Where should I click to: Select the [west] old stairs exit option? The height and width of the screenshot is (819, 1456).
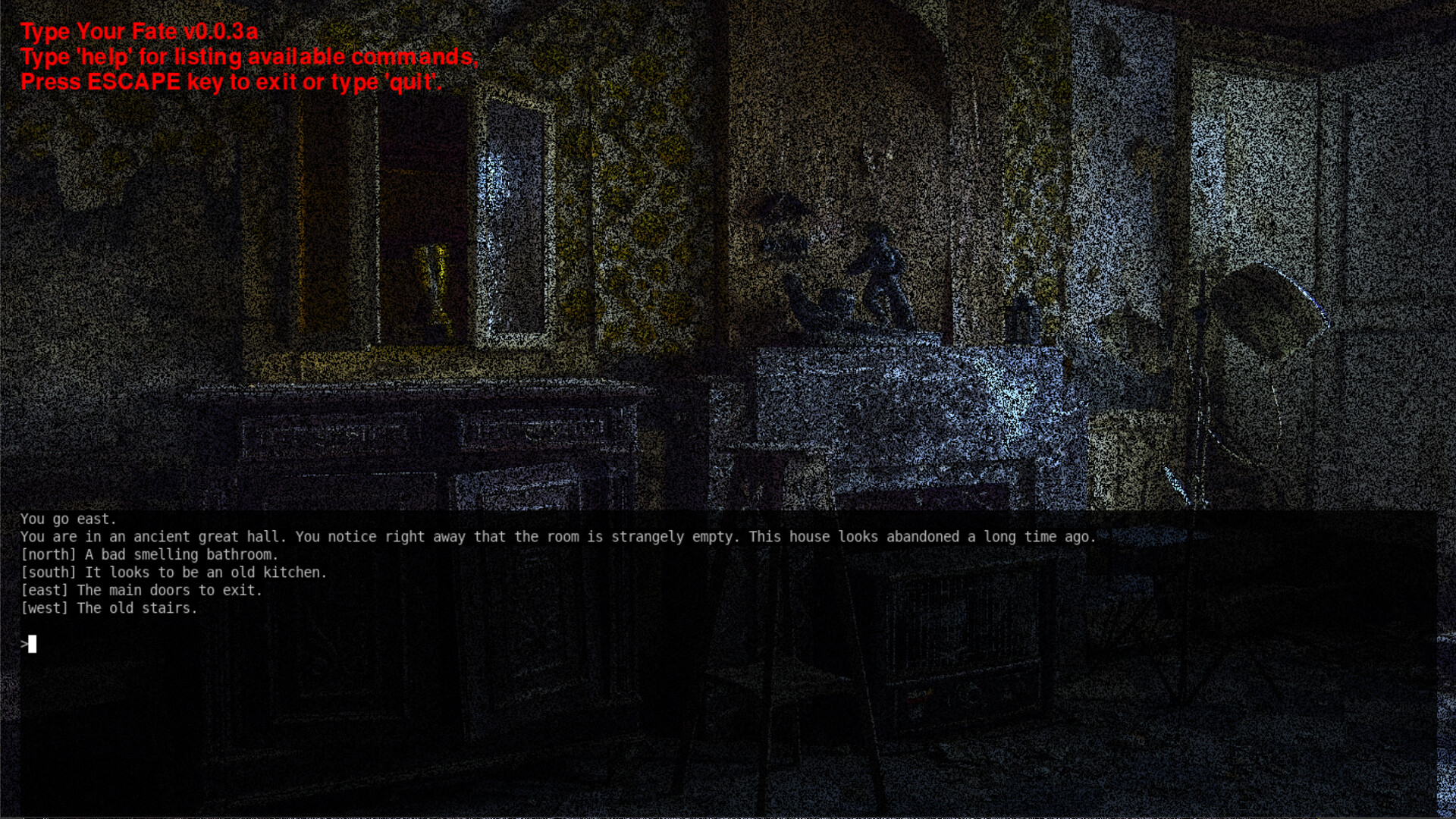coord(109,607)
